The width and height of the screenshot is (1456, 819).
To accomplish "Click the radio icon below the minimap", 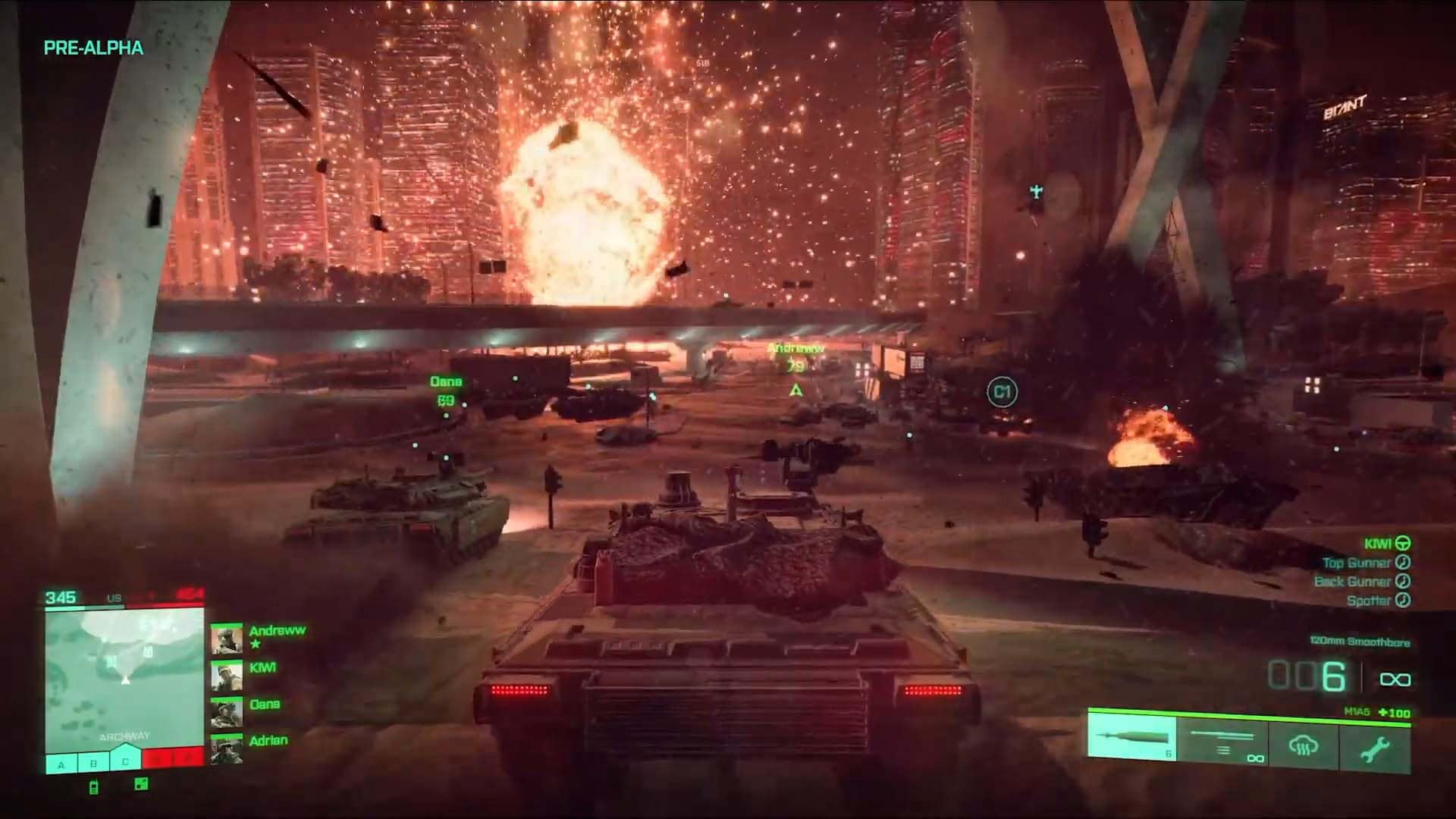I will pos(94,786).
